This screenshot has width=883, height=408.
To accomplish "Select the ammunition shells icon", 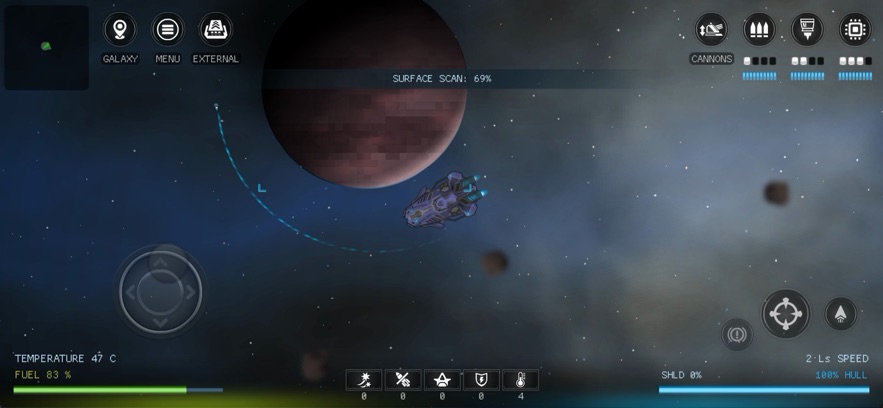I will 759,30.
